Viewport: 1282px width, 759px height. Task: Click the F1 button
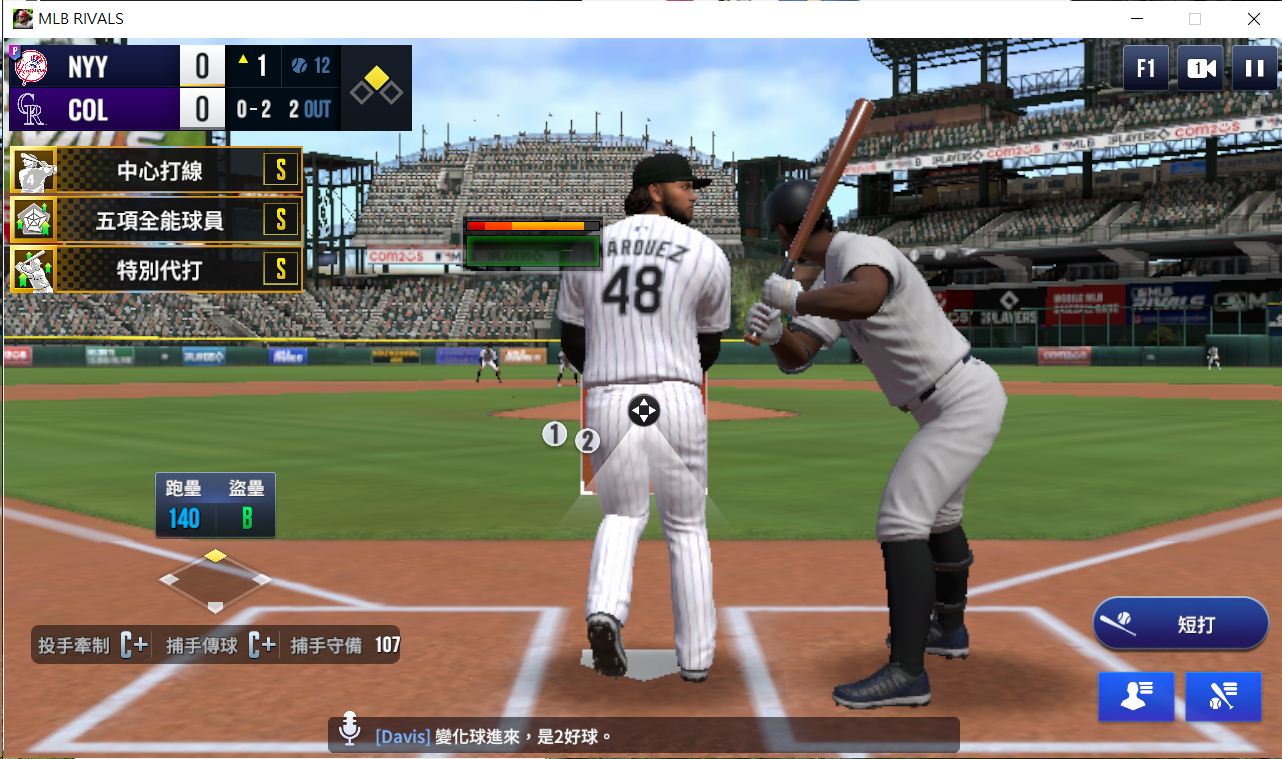[x=1146, y=68]
